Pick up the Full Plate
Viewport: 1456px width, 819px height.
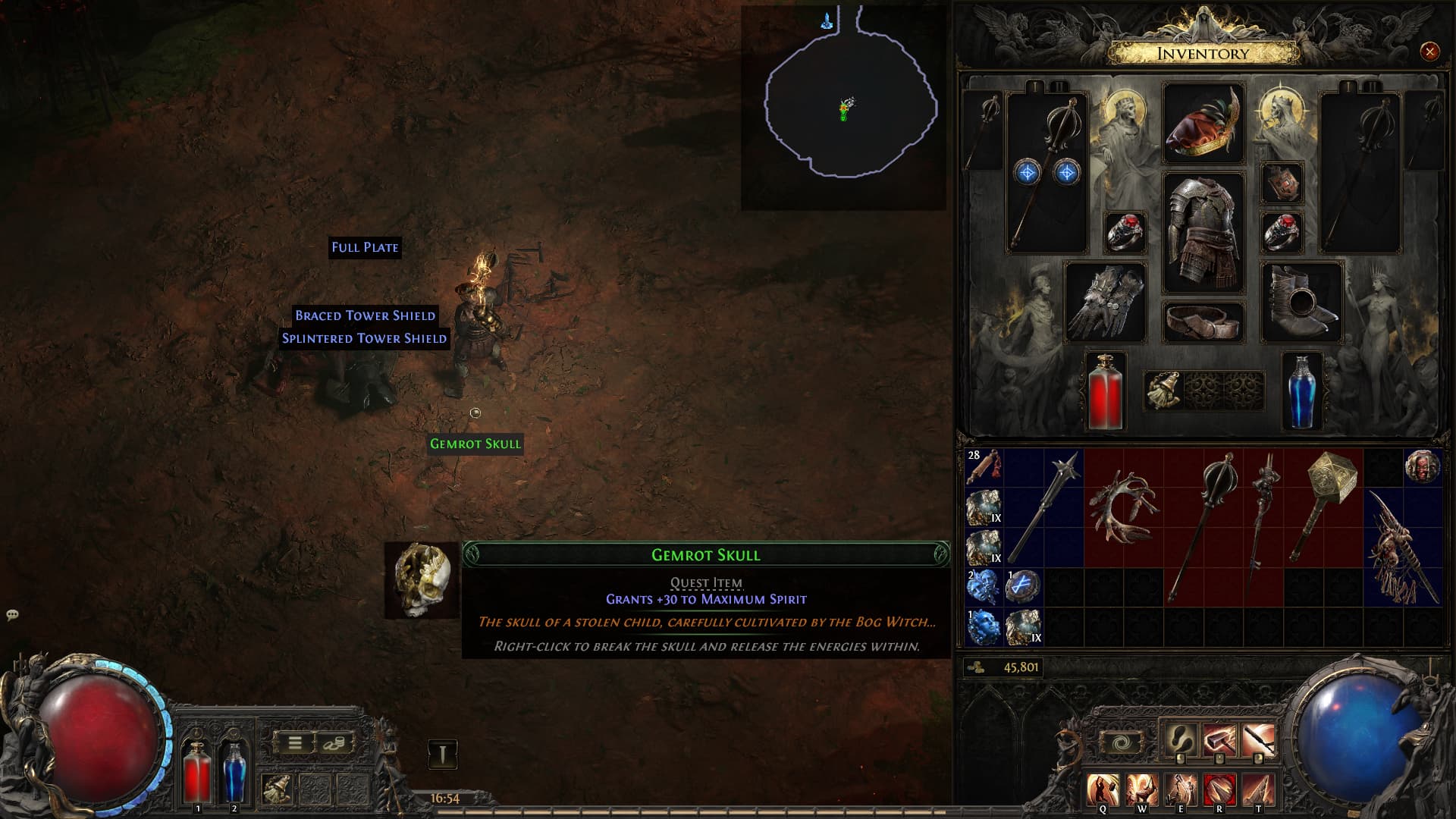[x=365, y=247]
